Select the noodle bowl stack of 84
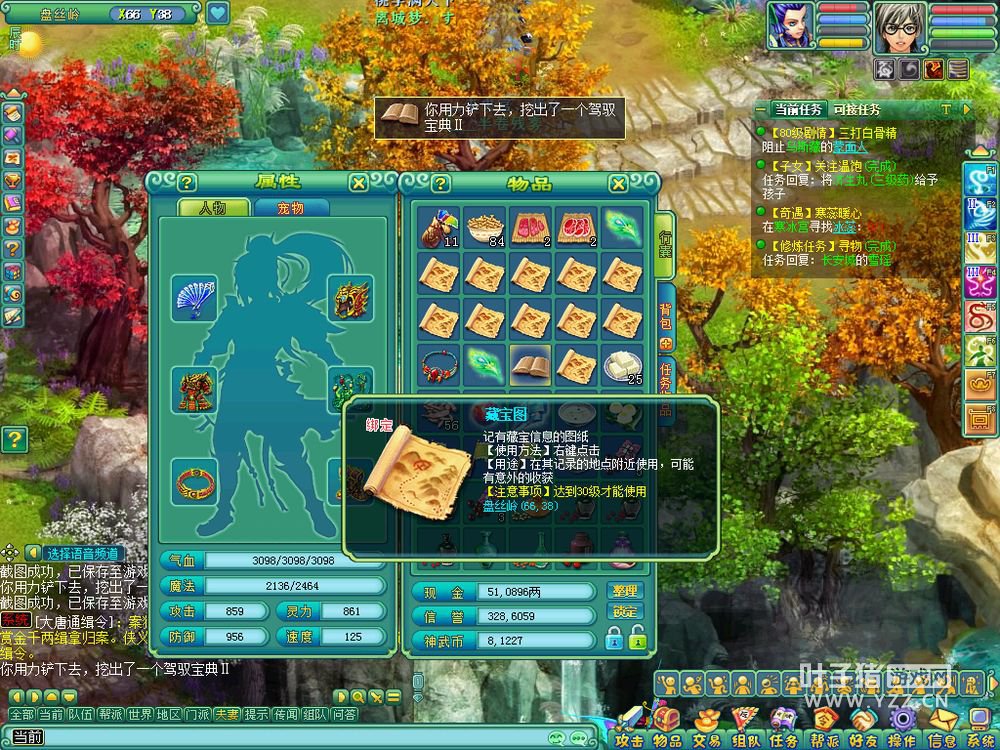 (484, 228)
